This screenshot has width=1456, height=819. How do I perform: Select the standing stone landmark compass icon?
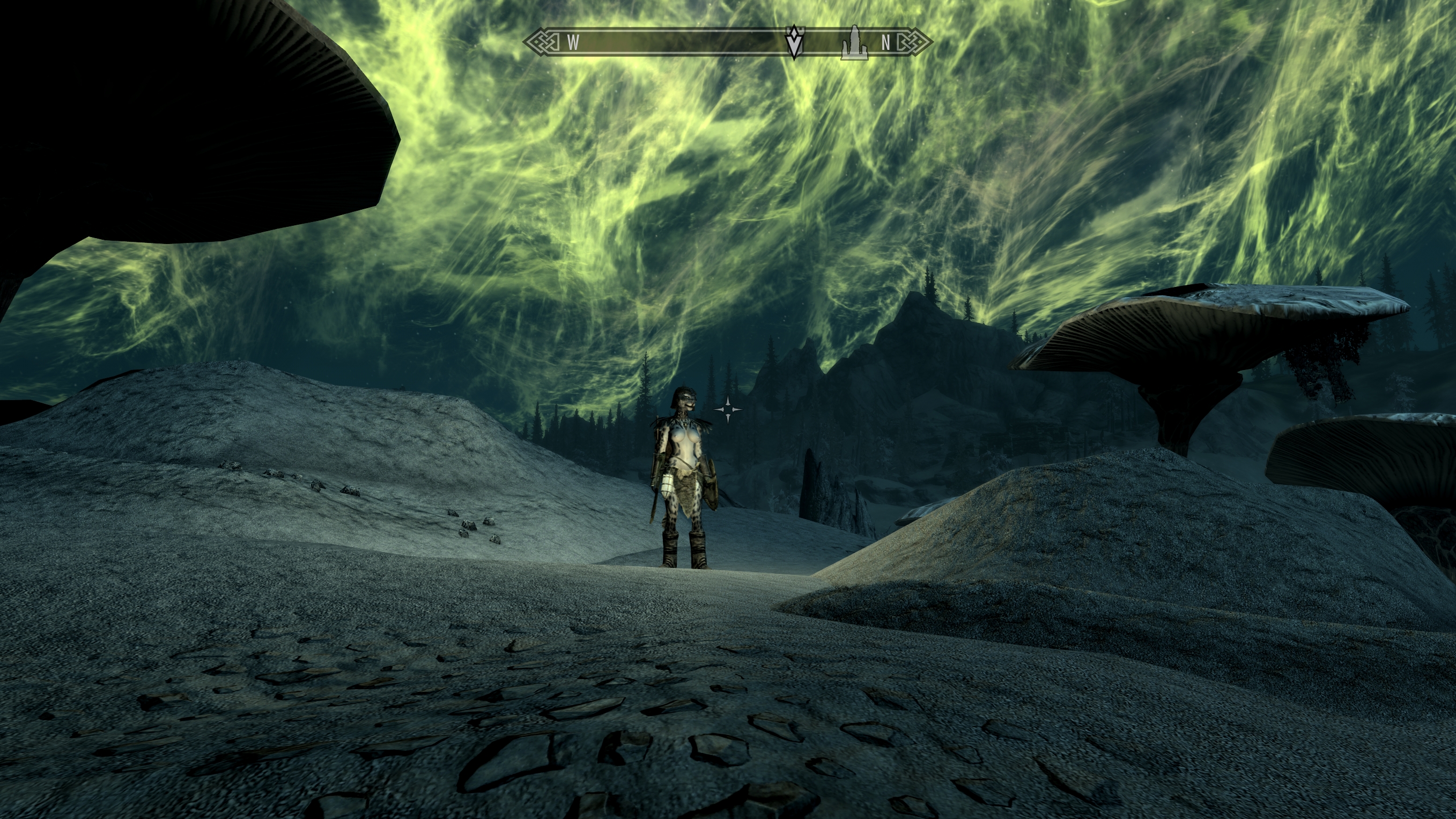pyautogui.click(x=853, y=42)
